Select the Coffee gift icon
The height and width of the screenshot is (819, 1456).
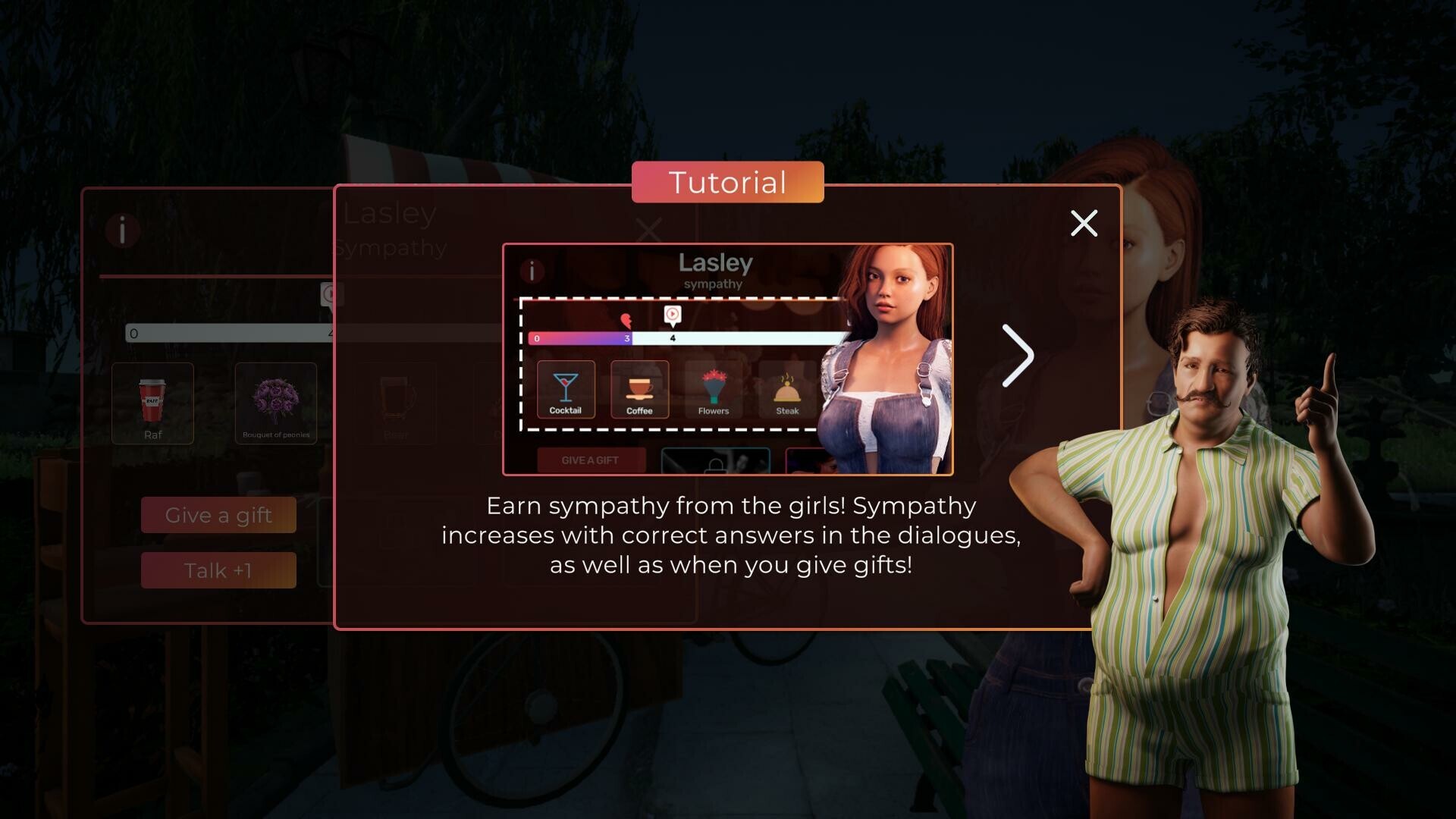[639, 391]
